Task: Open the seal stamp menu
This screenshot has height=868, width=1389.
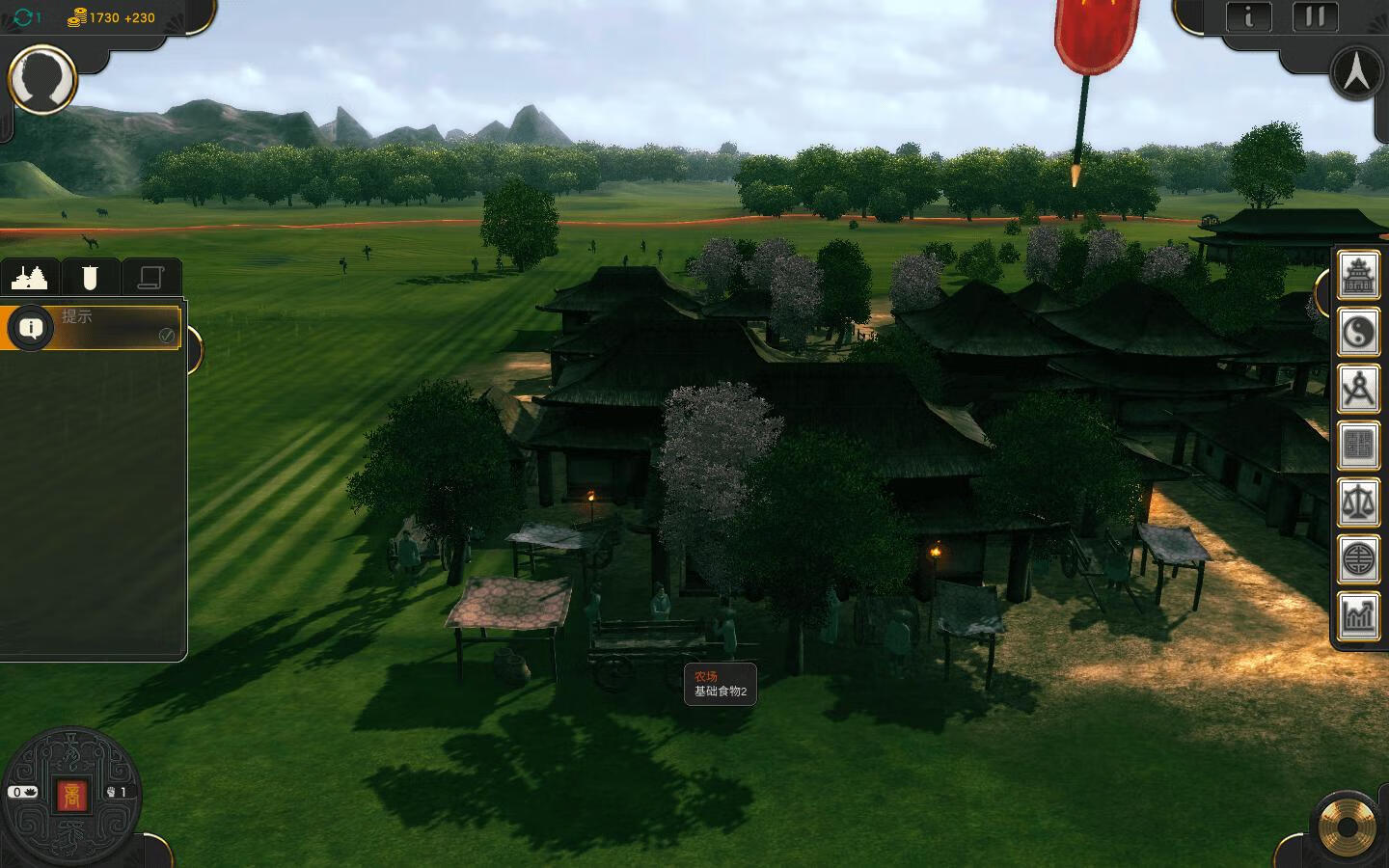Action: pyautogui.click(x=1358, y=446)
